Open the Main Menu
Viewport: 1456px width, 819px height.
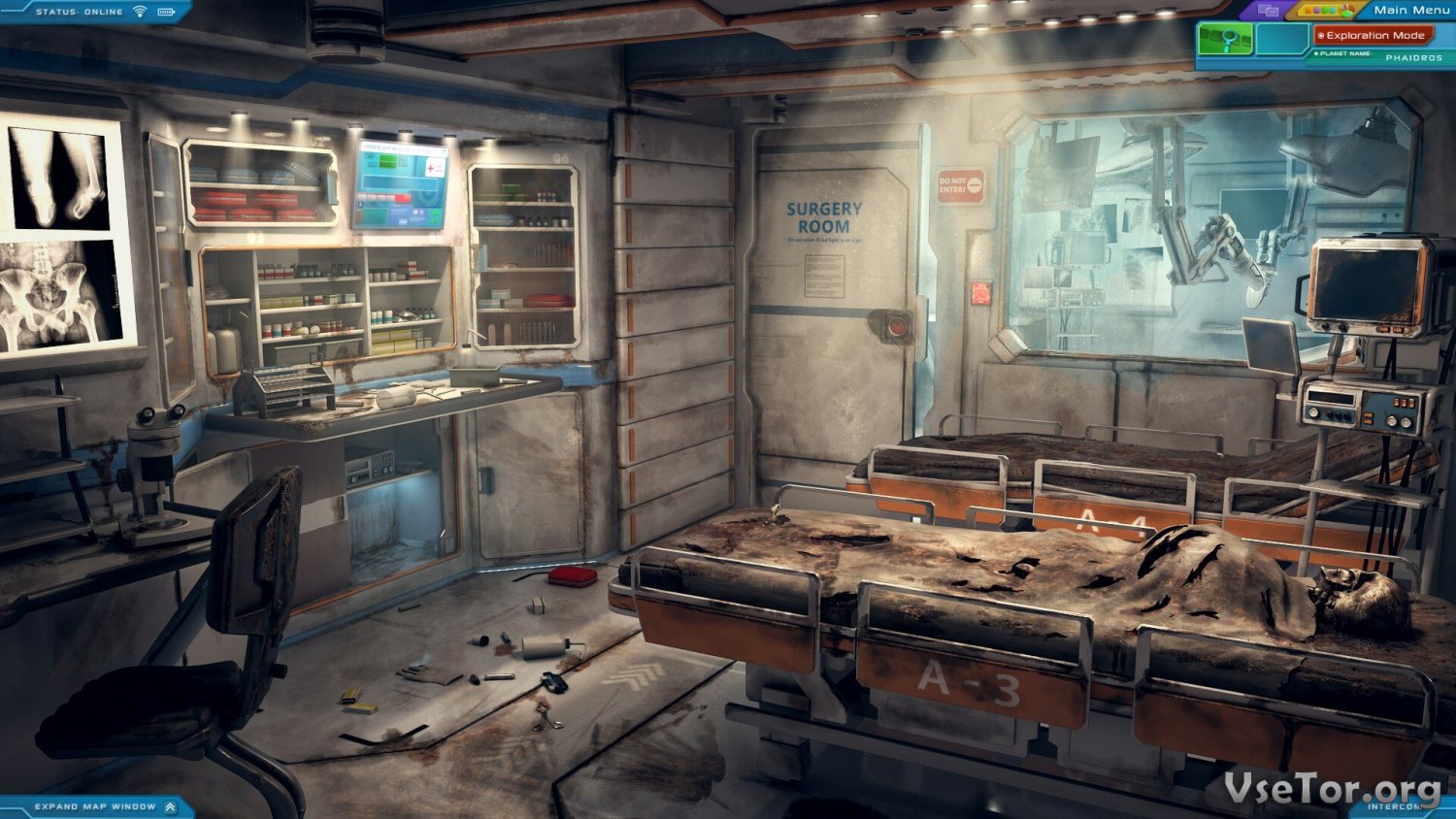1410,10
